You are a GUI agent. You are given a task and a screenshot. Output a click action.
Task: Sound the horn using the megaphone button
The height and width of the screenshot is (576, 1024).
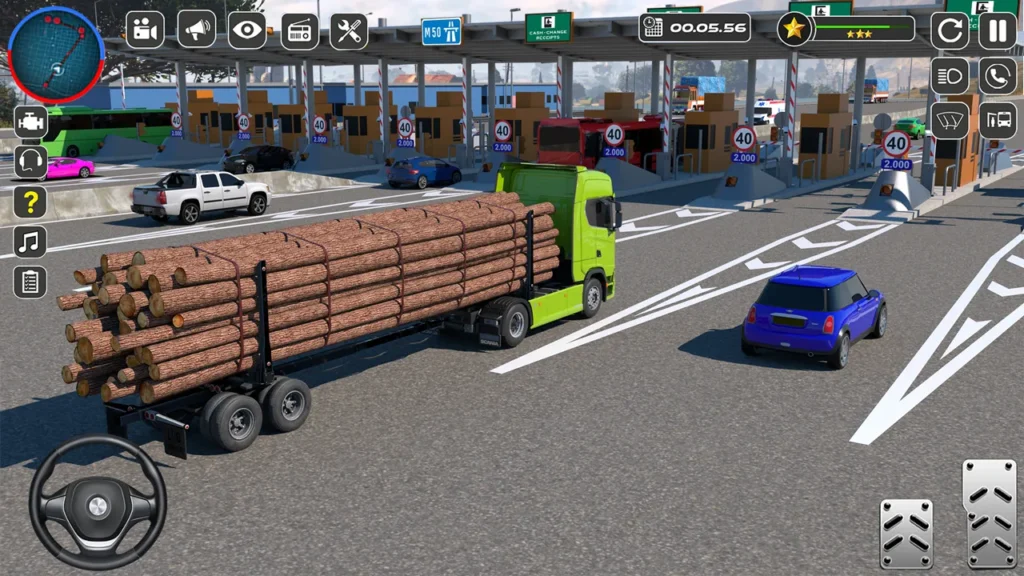point(196,30)
